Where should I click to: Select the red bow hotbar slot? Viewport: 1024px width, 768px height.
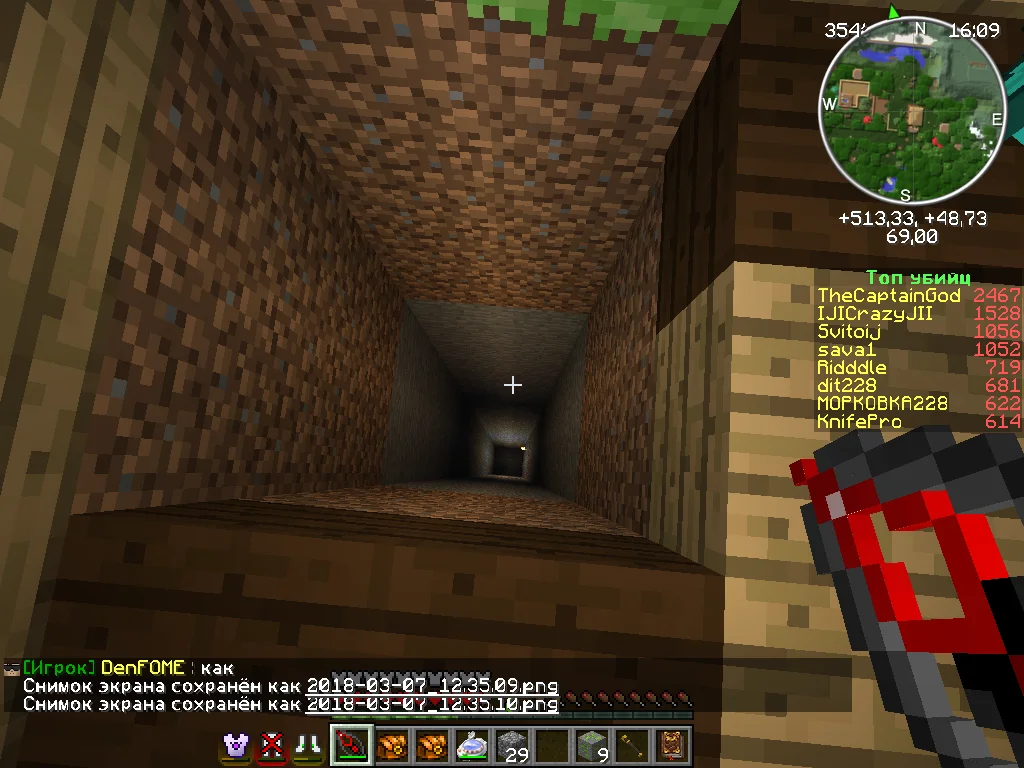pyautogui.click(x=353, y=747)
